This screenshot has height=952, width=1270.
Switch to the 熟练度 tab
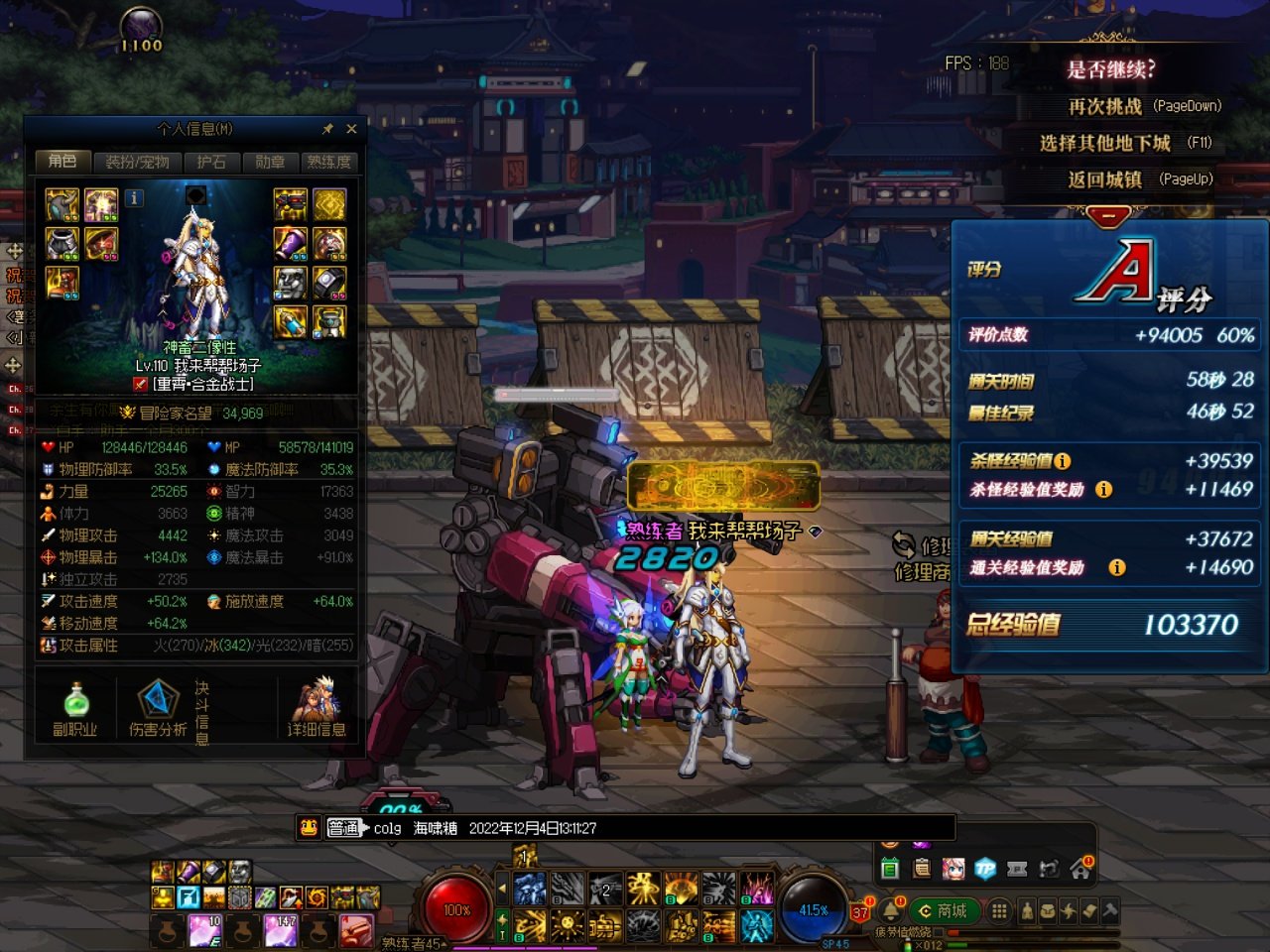(x=328, y=162)
